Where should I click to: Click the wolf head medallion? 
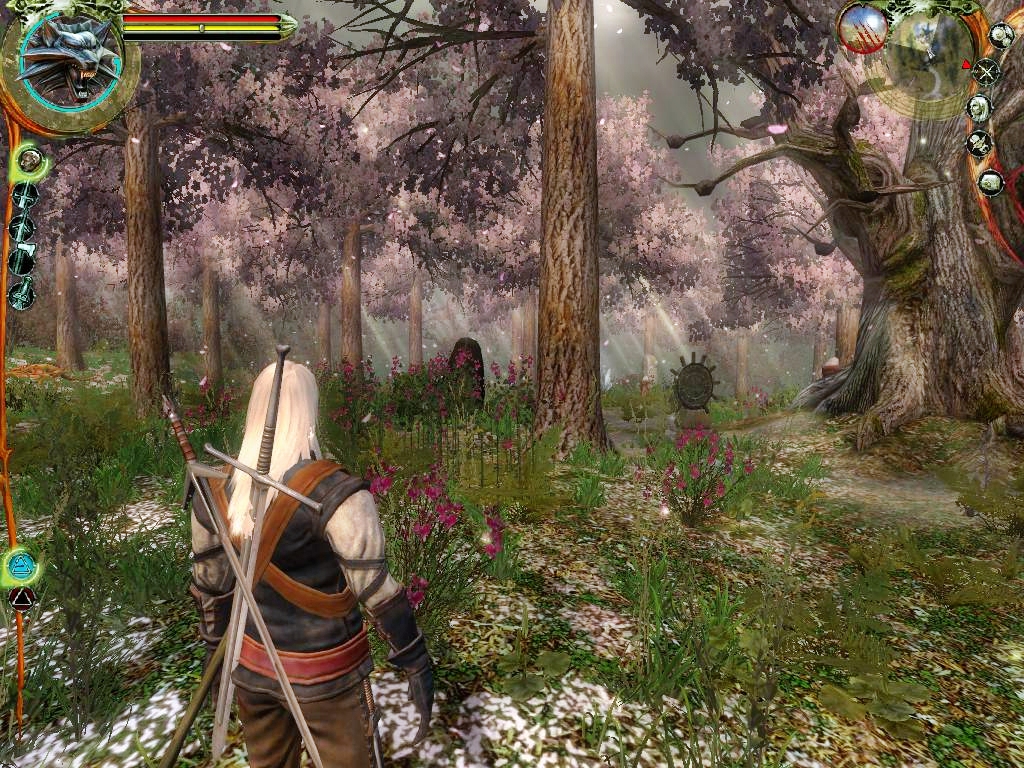point(69,62)
